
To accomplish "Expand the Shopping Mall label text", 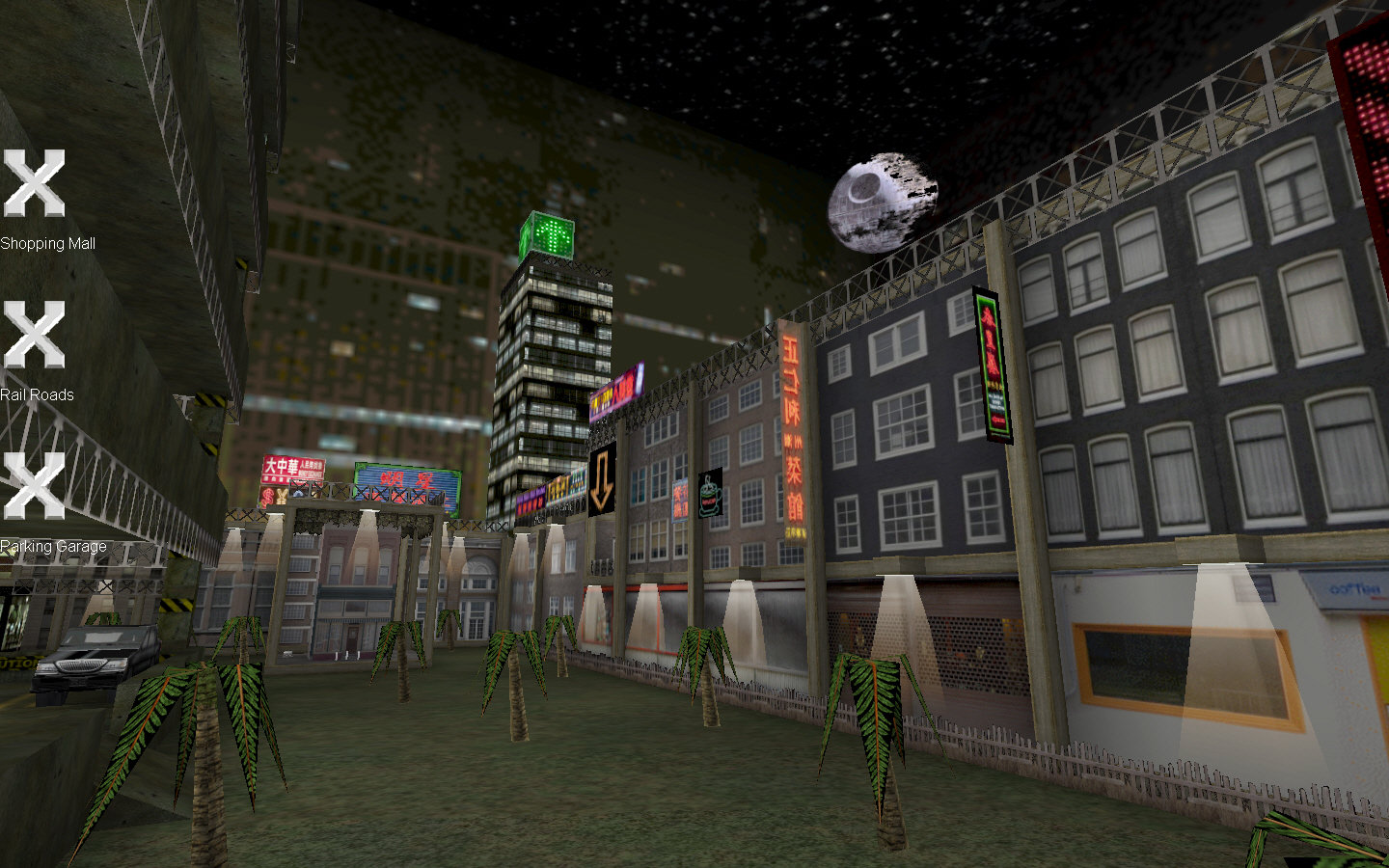I will pyautogui.click(x=48, y=244).
